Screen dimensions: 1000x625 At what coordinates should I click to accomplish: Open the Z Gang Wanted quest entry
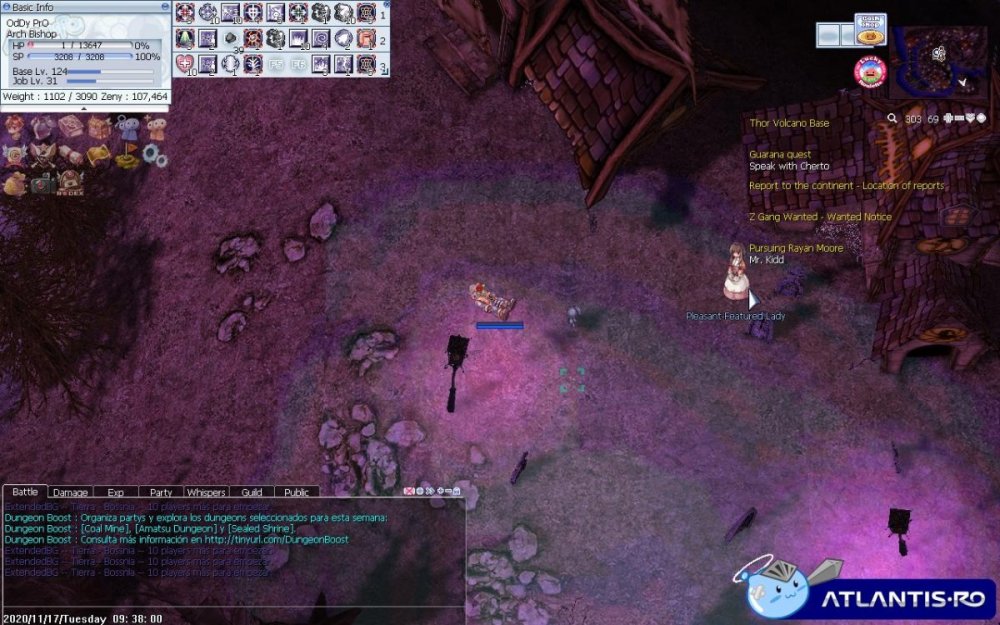(820, 217)
